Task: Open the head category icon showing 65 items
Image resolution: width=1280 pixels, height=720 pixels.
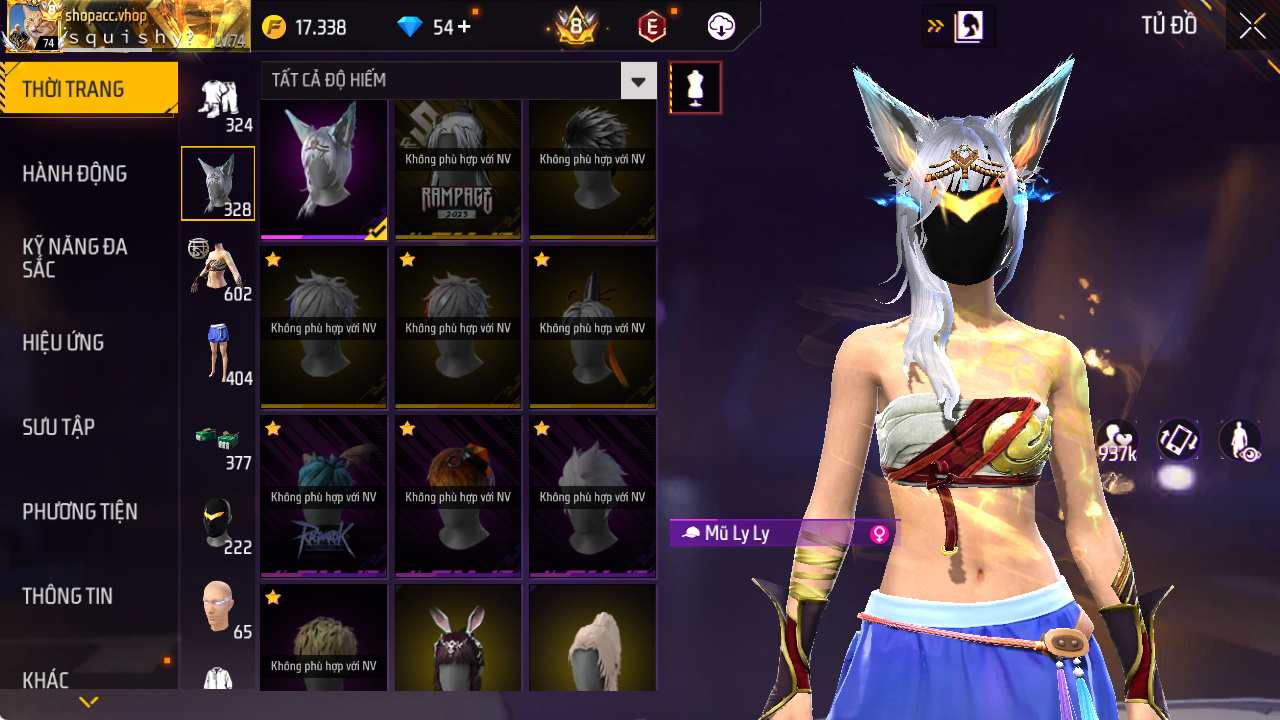Action: pos(218,601)
